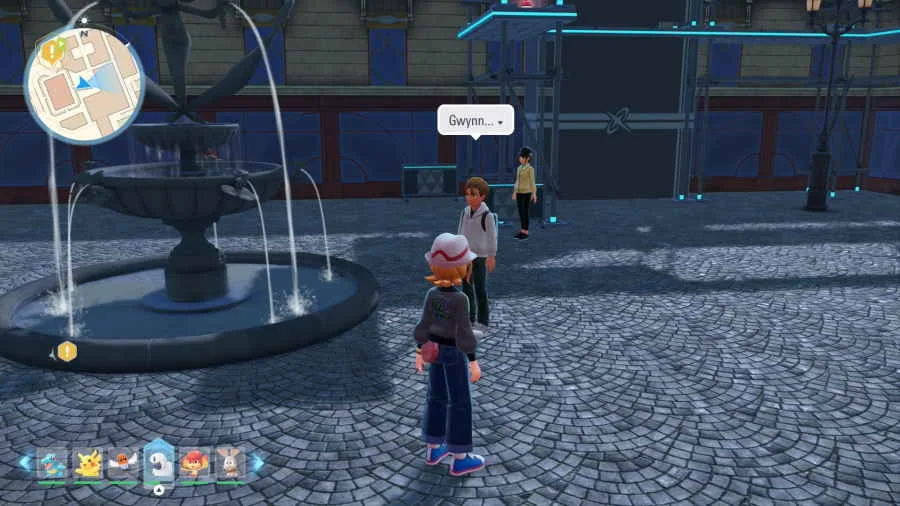Click the yellow exclamation quest indicator near the fountain

[x=67, y=351]
